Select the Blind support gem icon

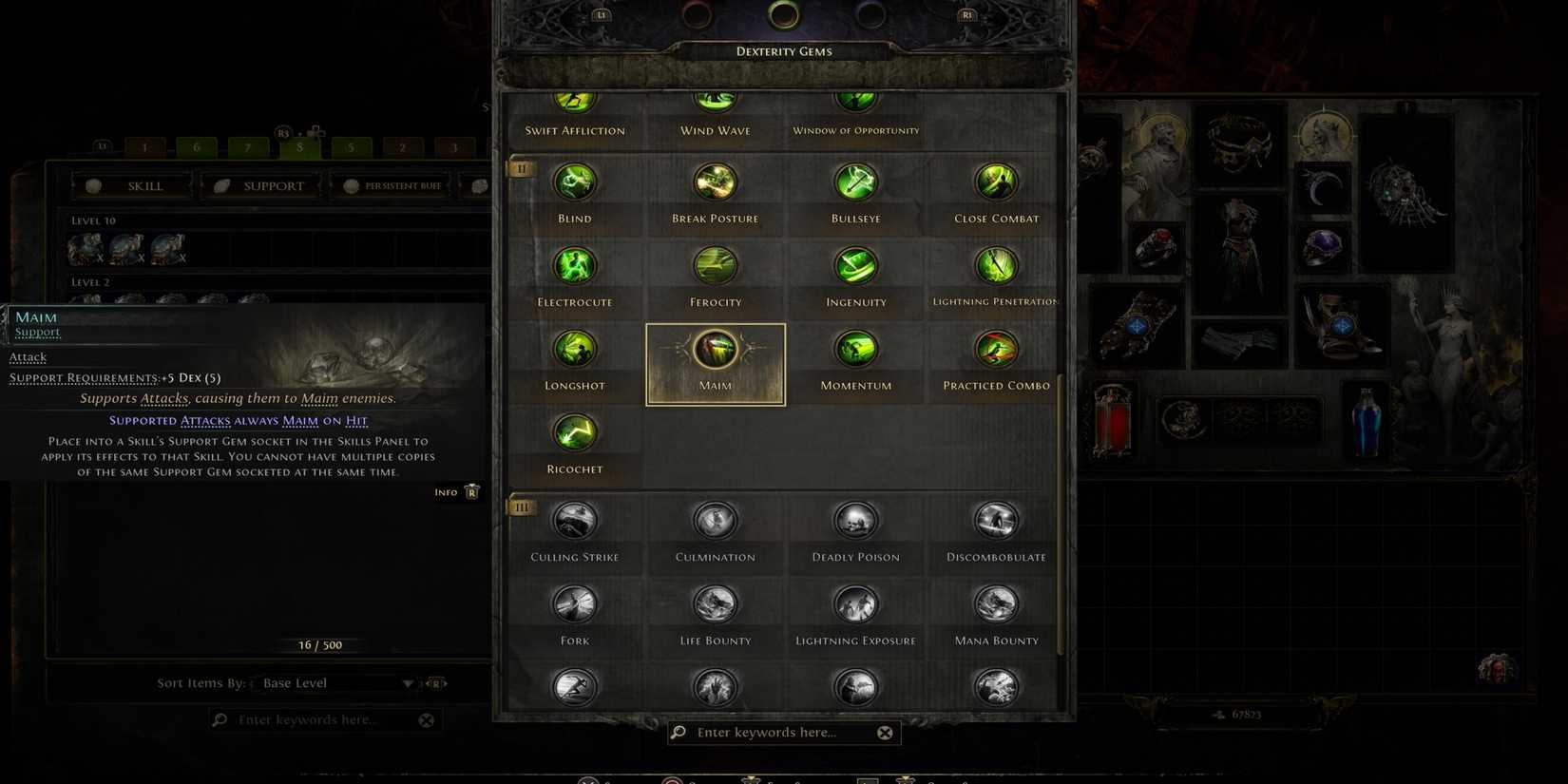574,182
